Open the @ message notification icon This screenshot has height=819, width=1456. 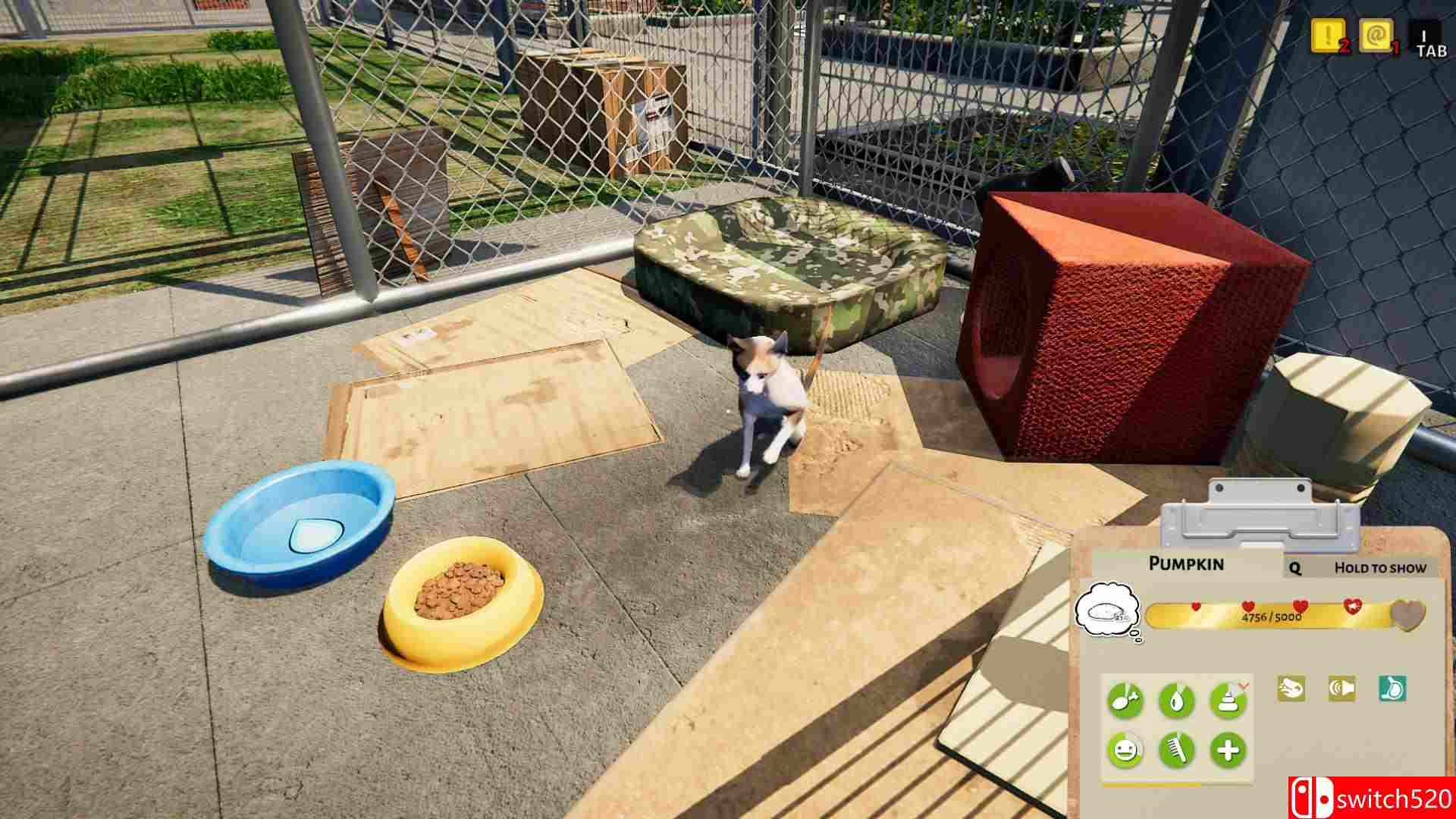coord(1376,35)
